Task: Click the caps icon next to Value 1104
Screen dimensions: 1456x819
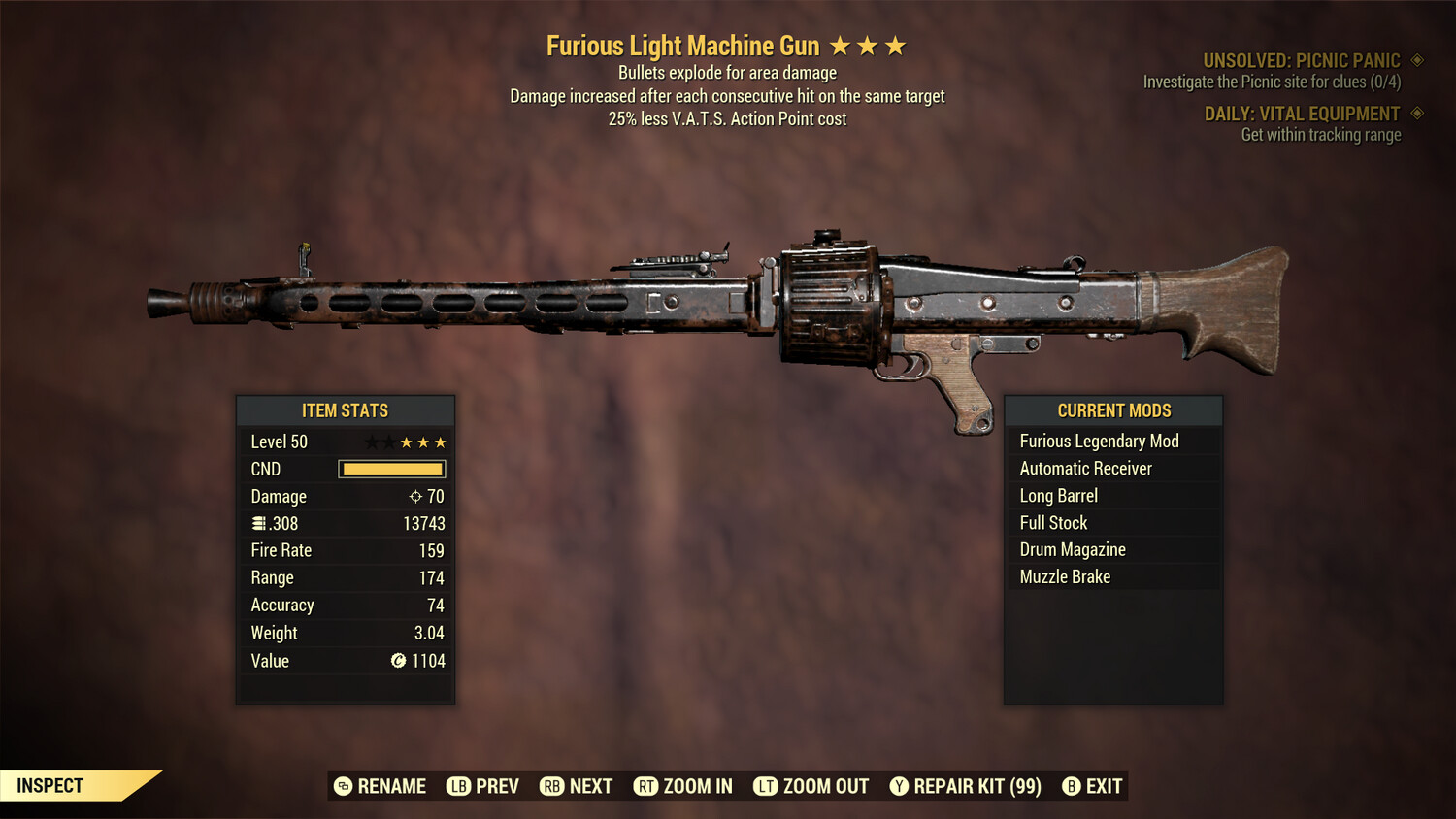Action: click(x=396, y=661)
